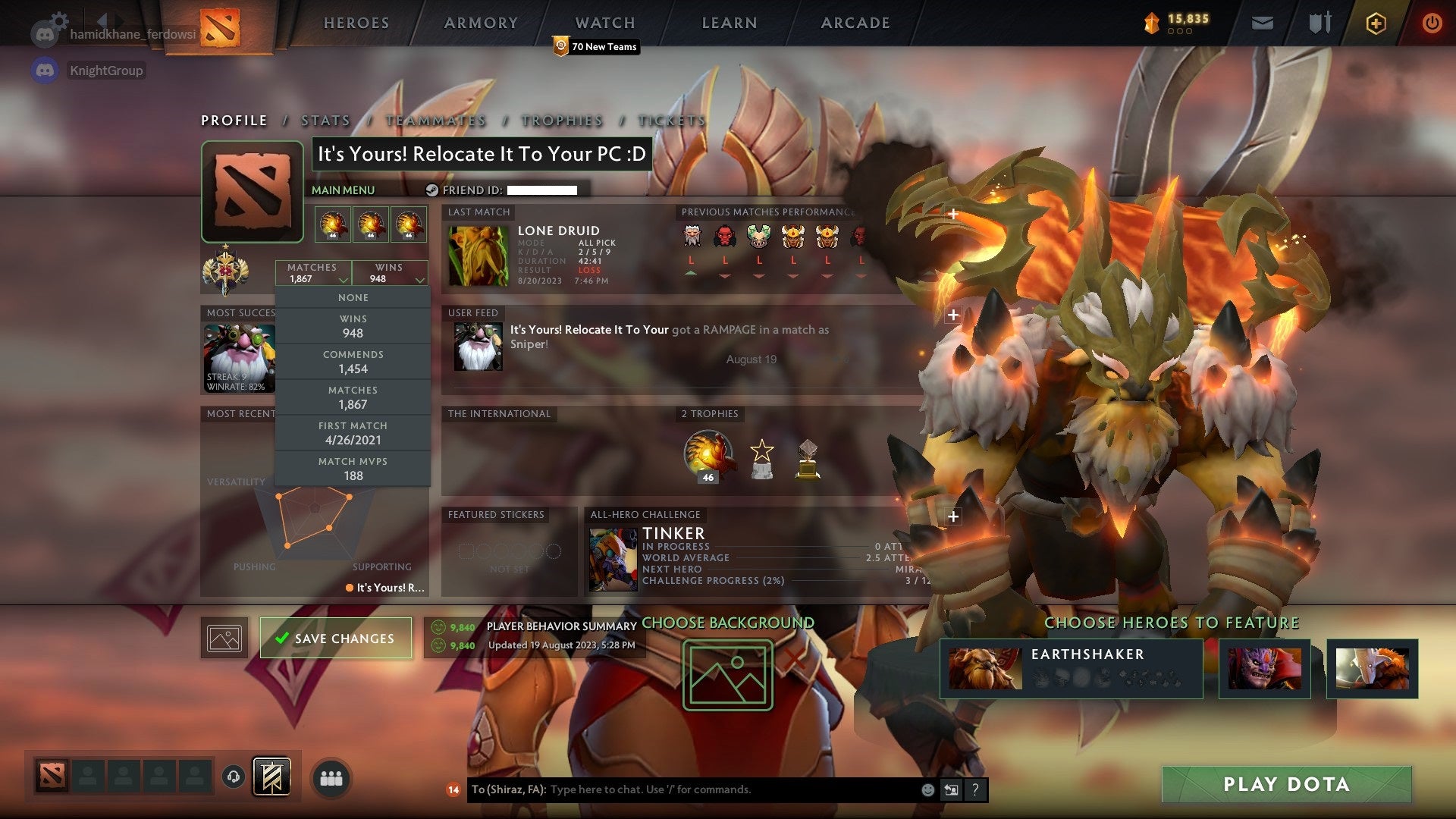Open the emoticon smiley icon in chat bar
The height and width of the screenshot is (819, 1456).
point(927,789)
